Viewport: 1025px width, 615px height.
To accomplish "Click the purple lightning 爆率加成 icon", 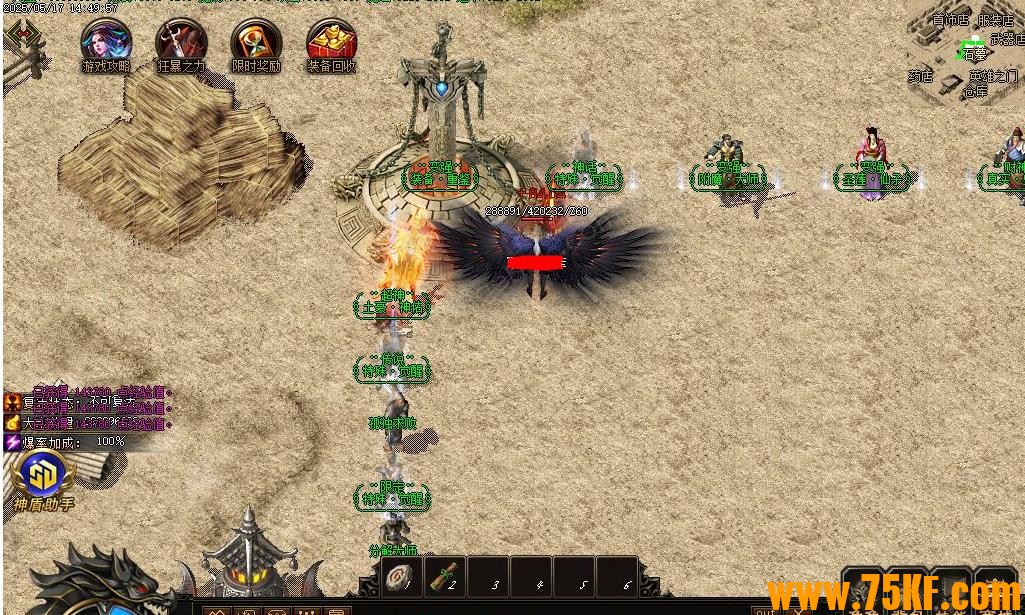I will pyautogui.click(x=13, y=441).
